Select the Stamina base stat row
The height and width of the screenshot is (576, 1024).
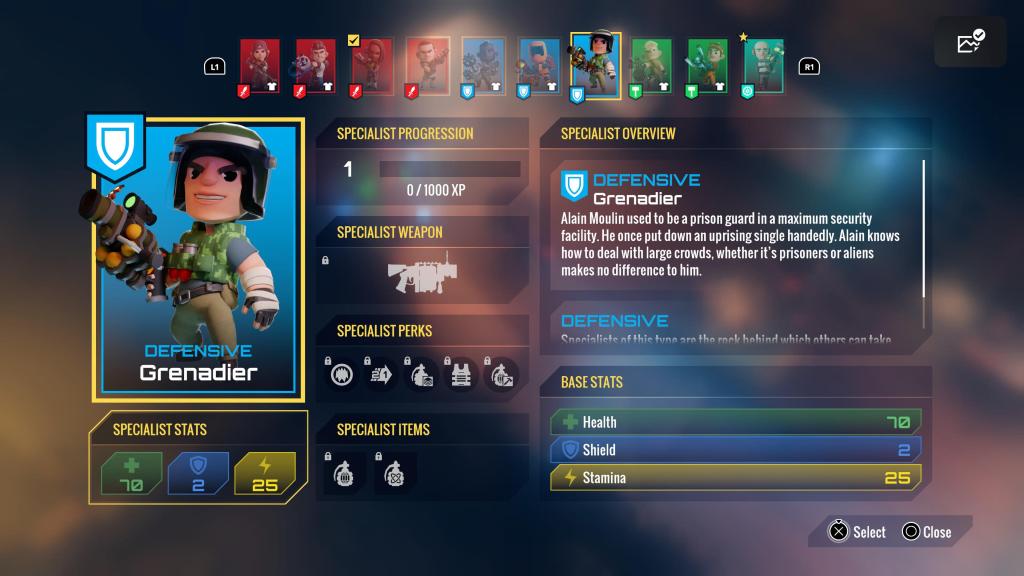[x=735, y=478]
